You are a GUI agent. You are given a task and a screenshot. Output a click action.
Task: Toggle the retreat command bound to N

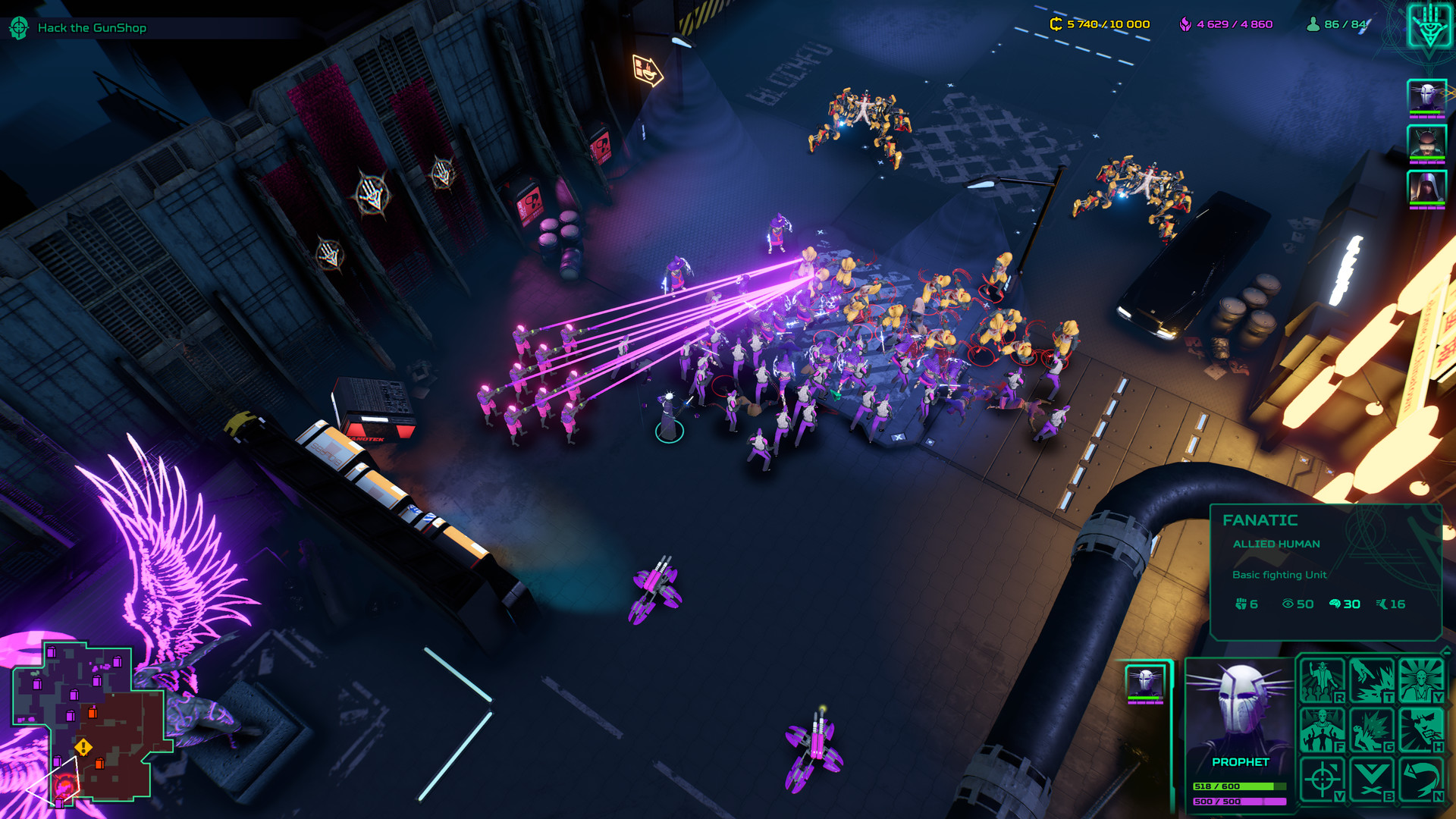pos(1421,778)
